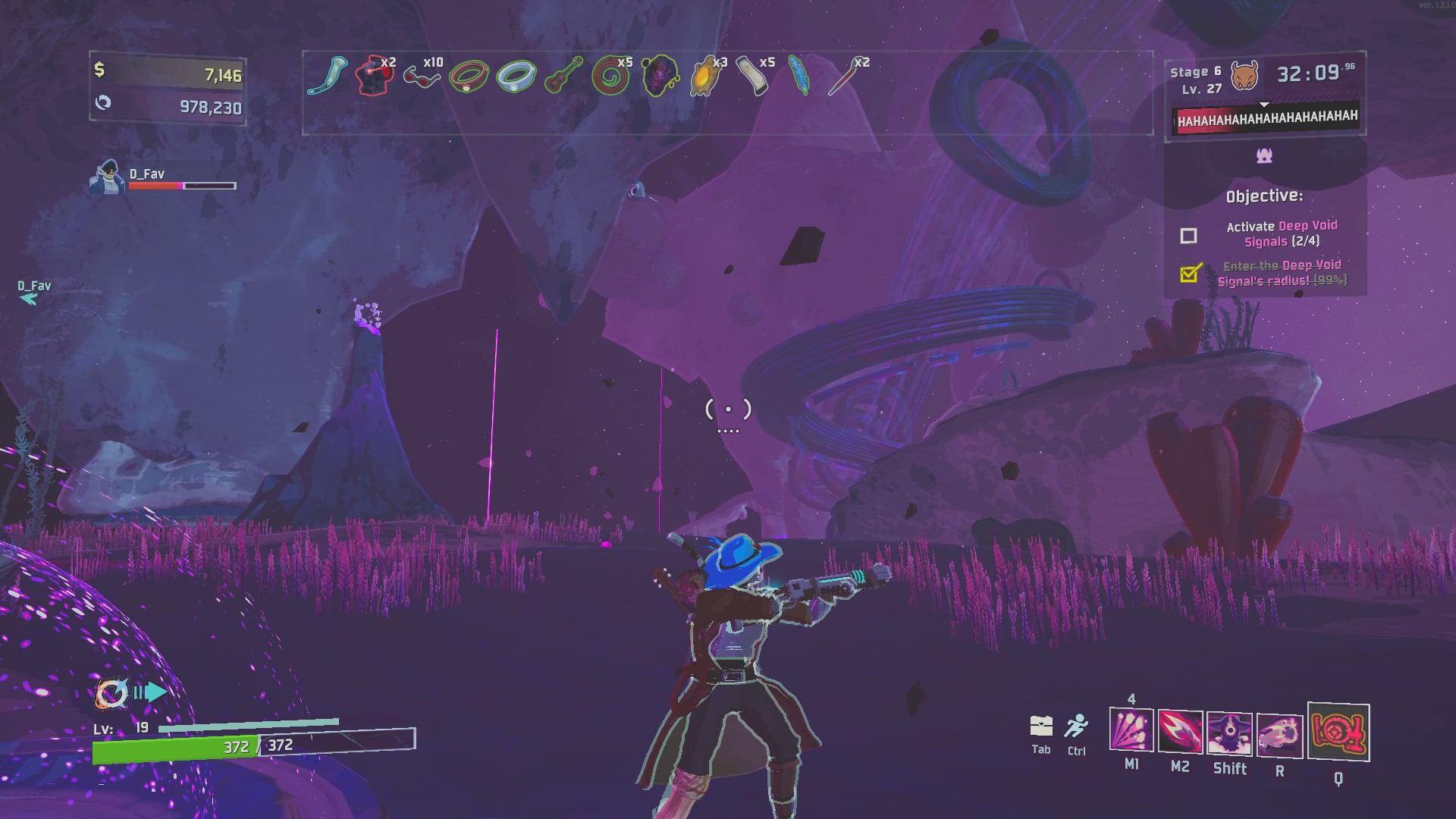Select the dark purple void blob item
1456x819 pixels.
(x=658, y=77)
